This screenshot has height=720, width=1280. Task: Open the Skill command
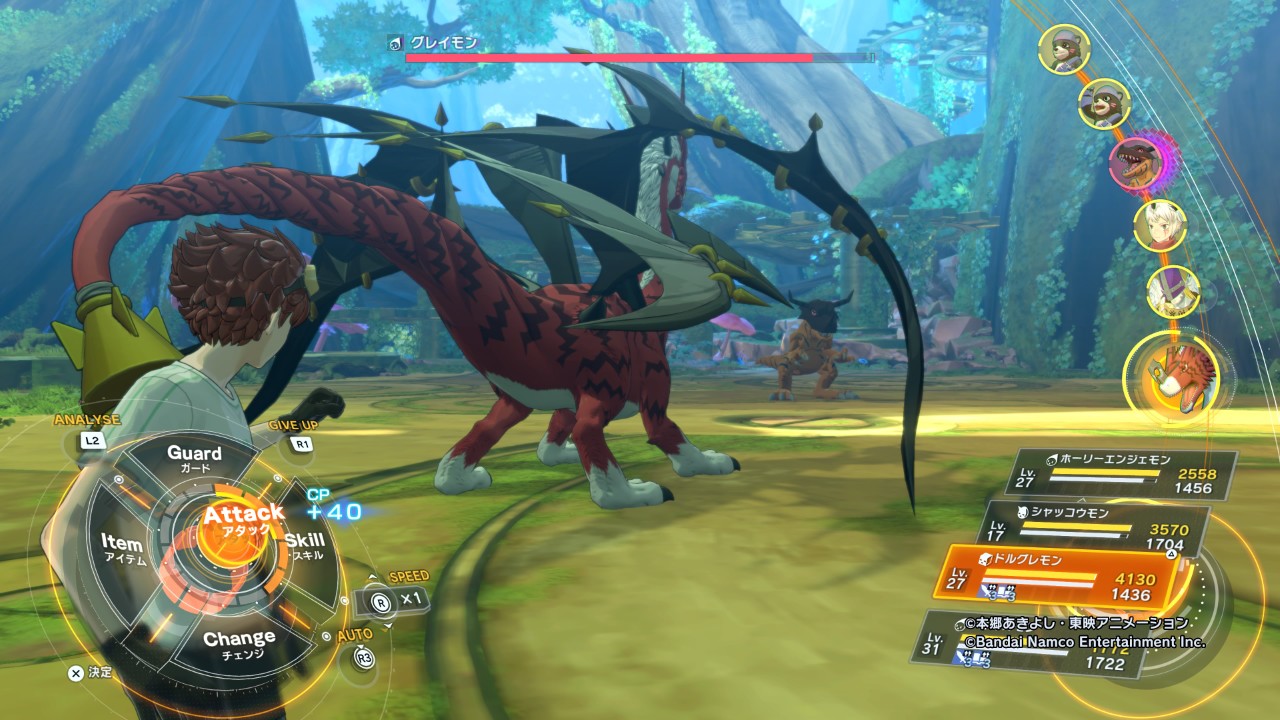pos(304,545)
